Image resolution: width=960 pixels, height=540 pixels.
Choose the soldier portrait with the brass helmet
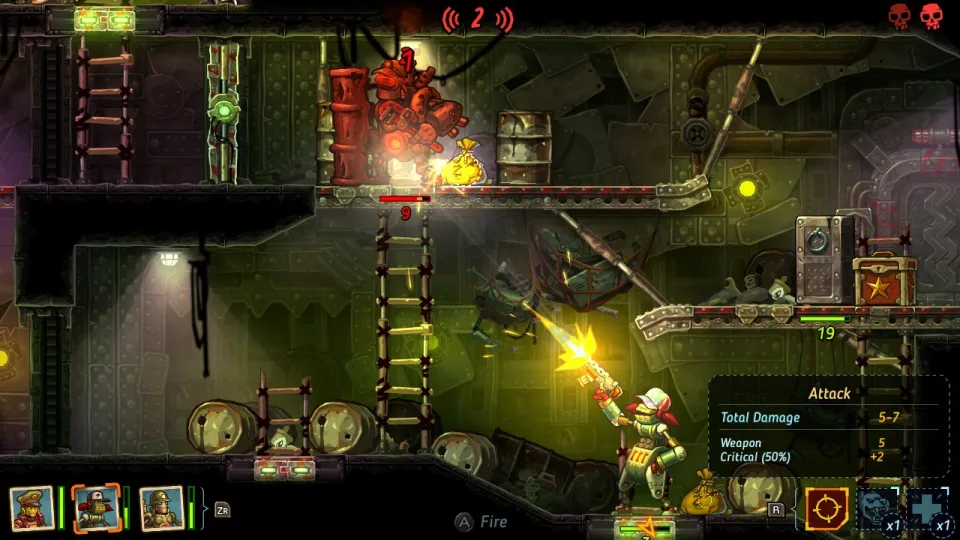coord(162,508)
